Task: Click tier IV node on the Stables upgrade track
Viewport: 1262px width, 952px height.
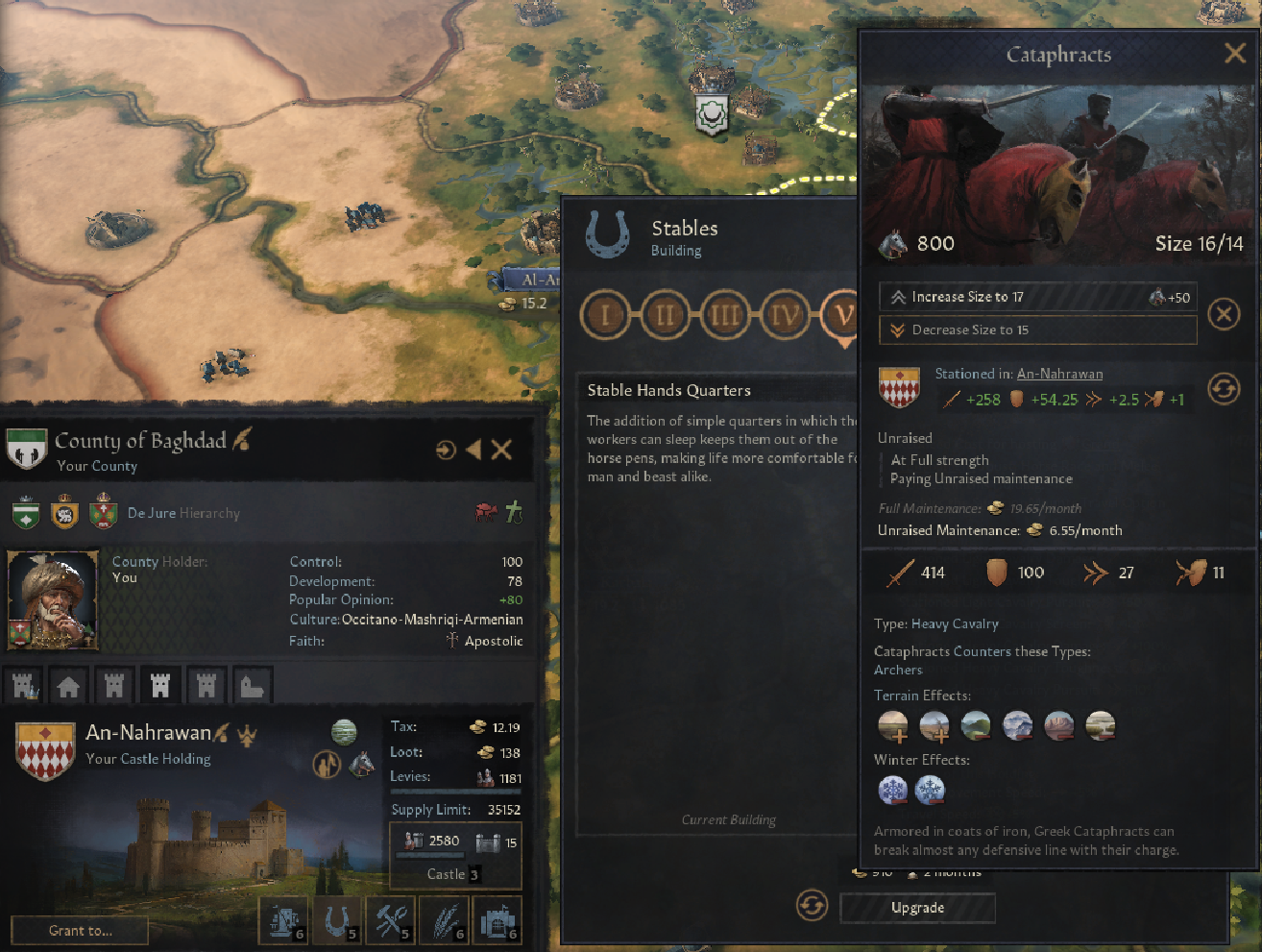Action: click(785, 315)
